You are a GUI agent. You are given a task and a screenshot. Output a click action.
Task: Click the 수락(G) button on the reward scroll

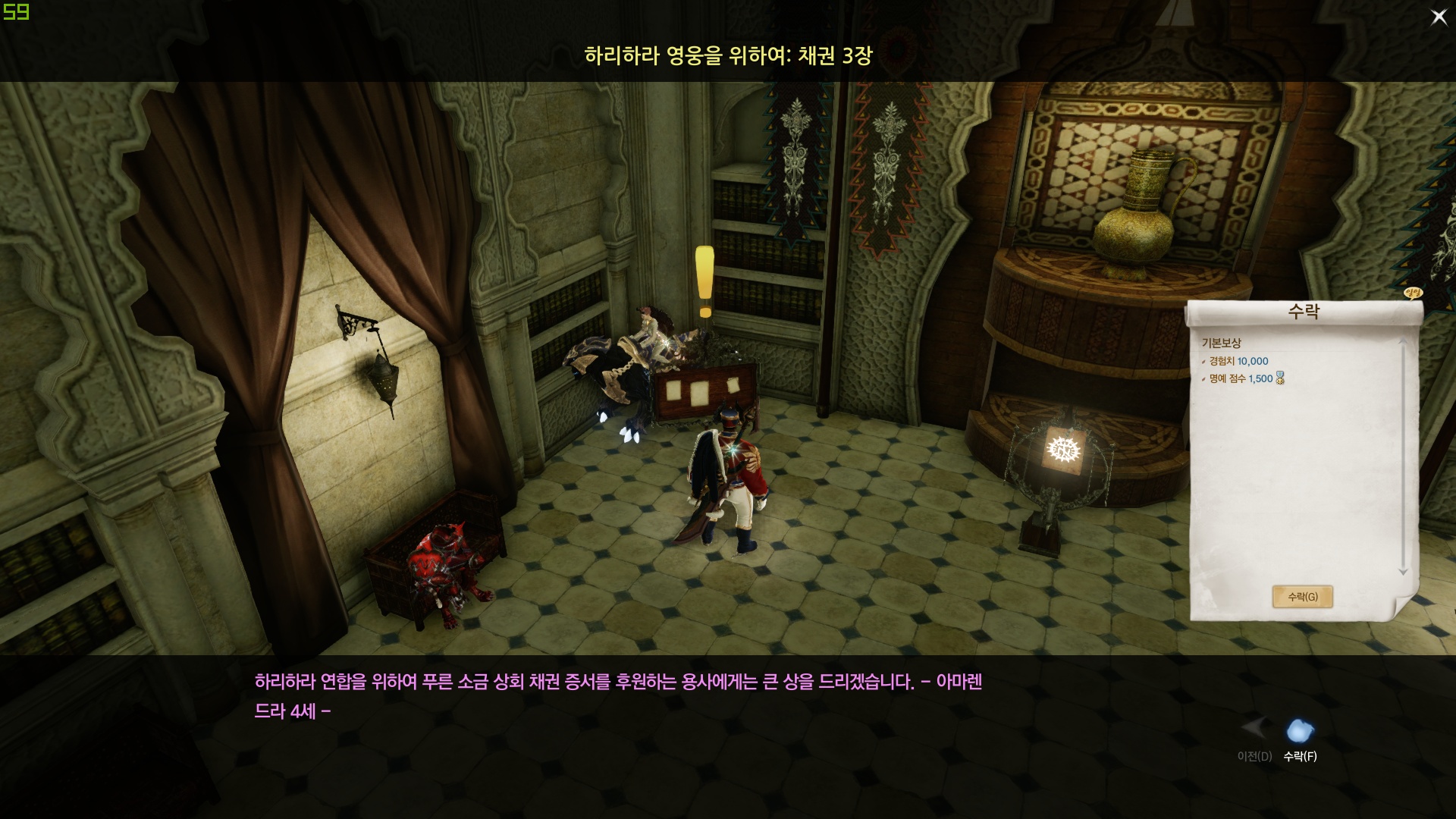point(1302,597)
